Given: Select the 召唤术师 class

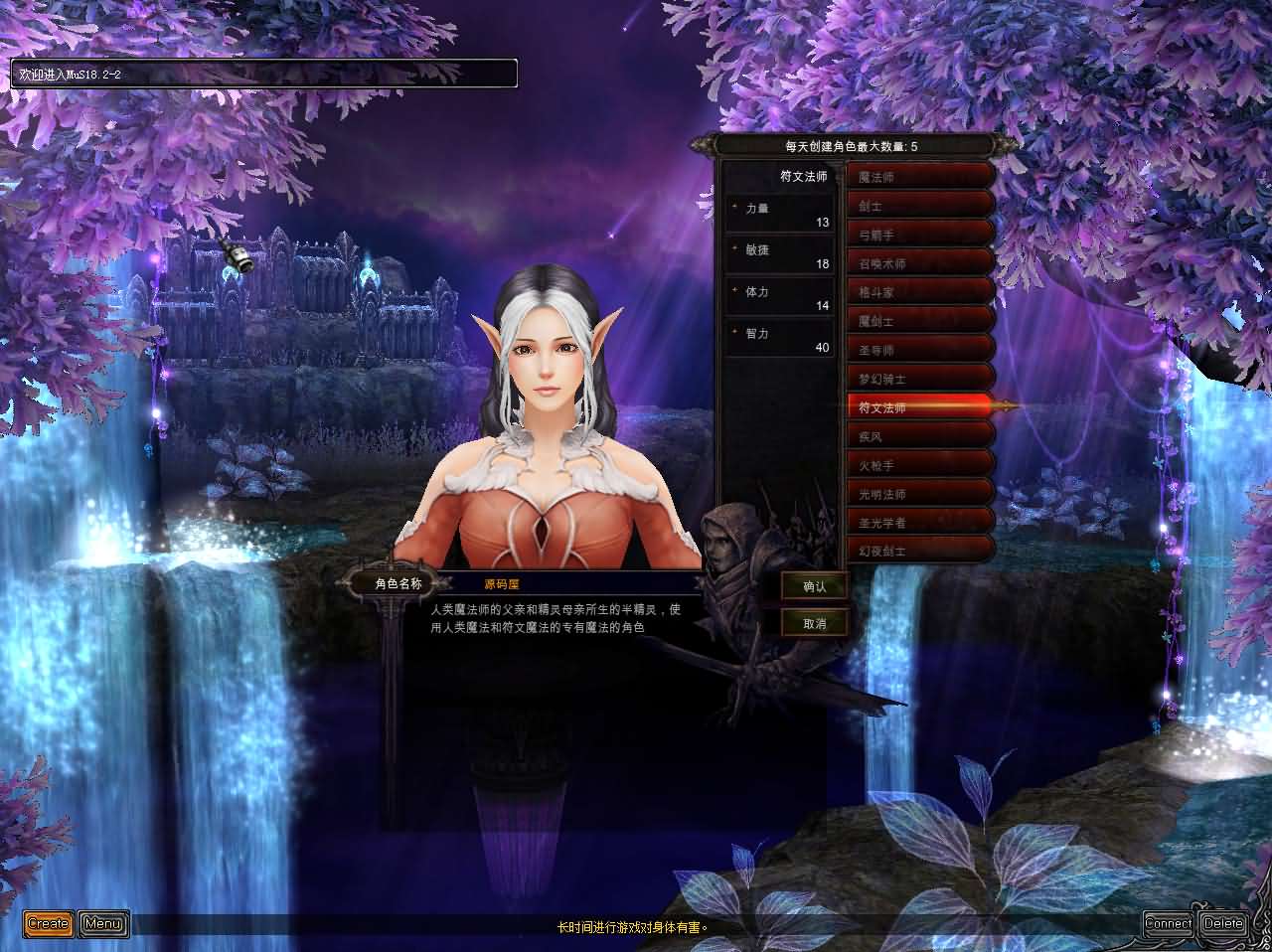Looking at the screenshot, I should (919, 263).
